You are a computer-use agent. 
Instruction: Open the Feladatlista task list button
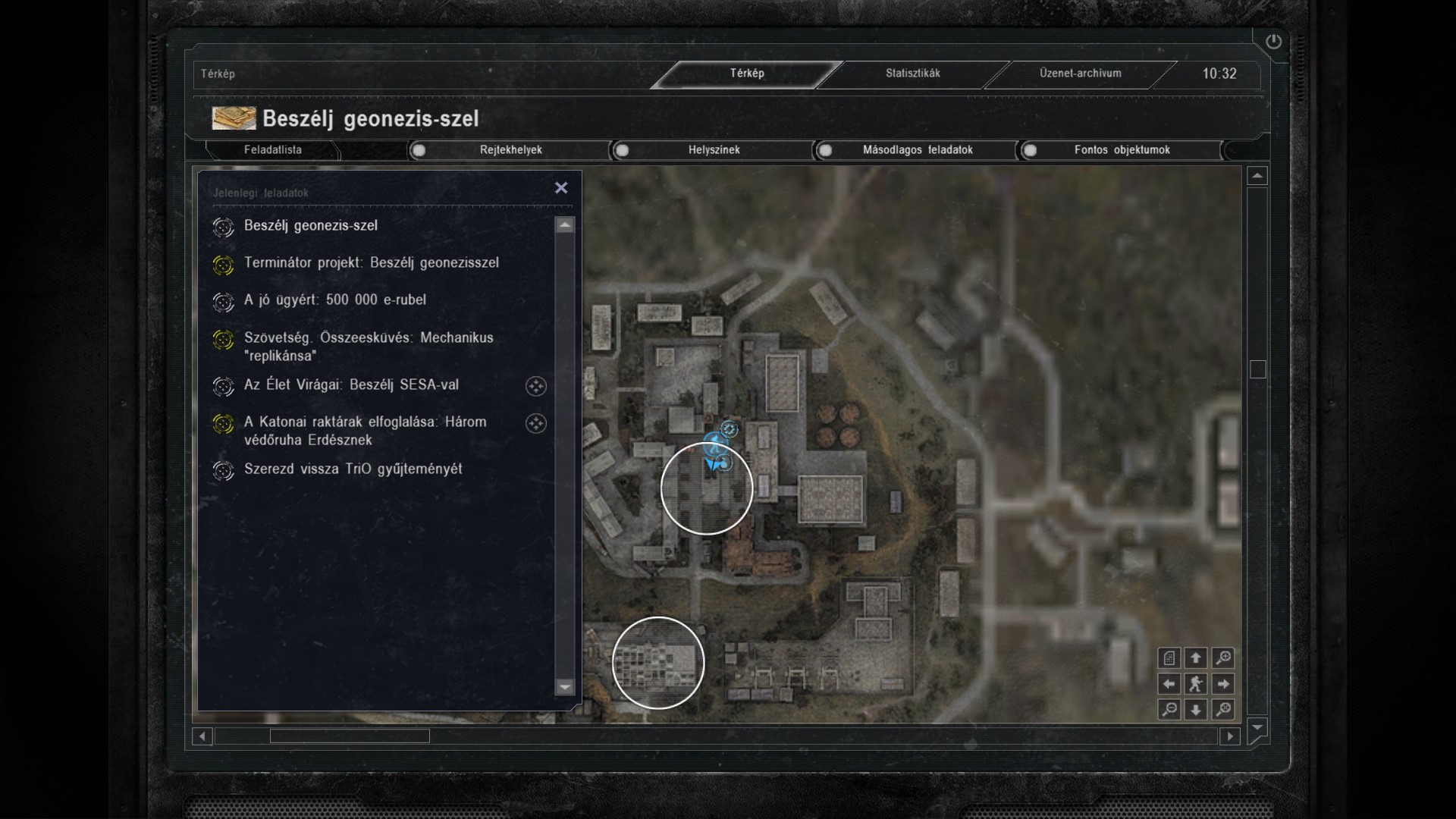tap(273, 150)
